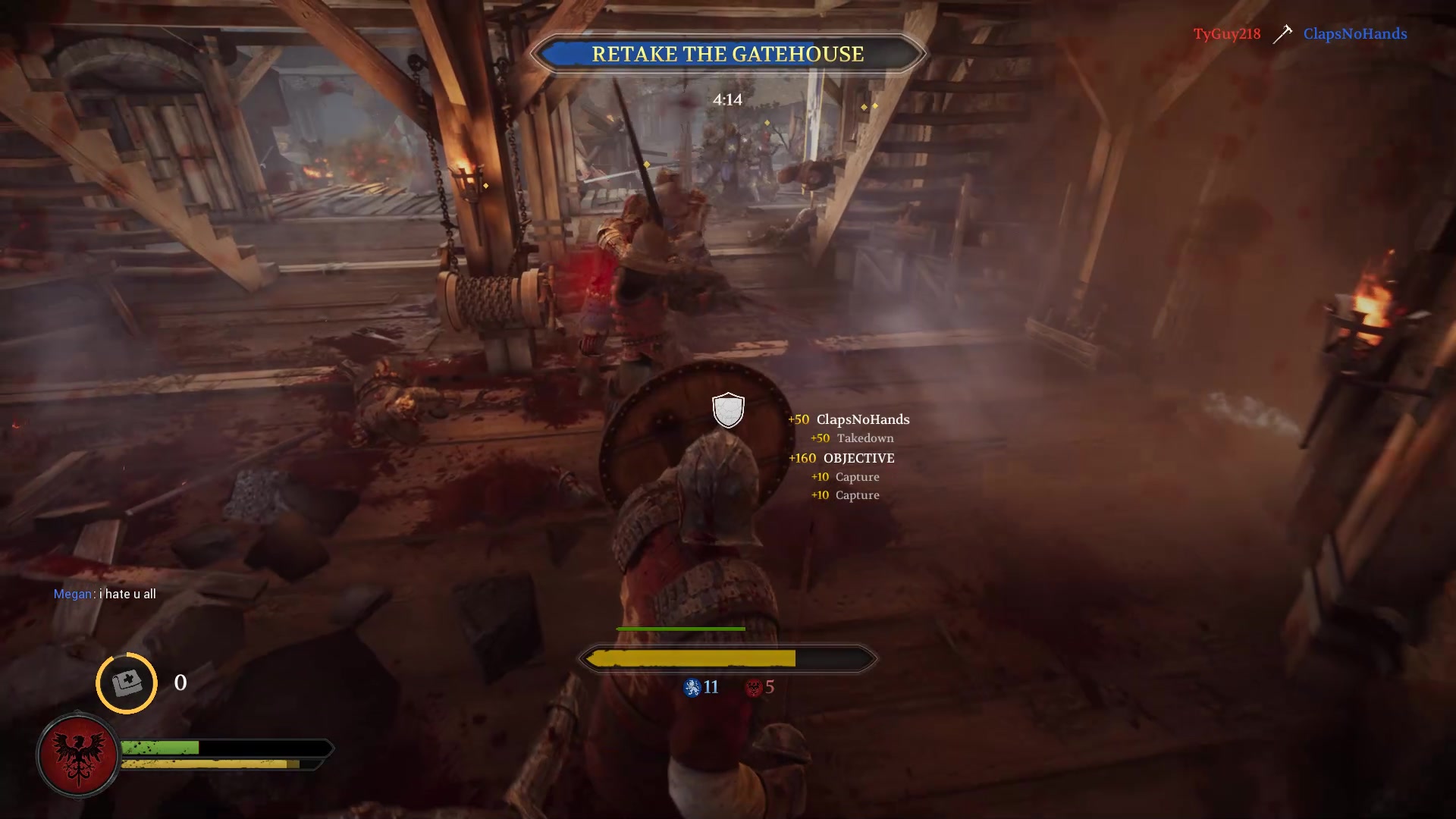Toggle the RETAKE THE GATEHOUSE objective banner

pyautogui.click(x=728, y=54)
